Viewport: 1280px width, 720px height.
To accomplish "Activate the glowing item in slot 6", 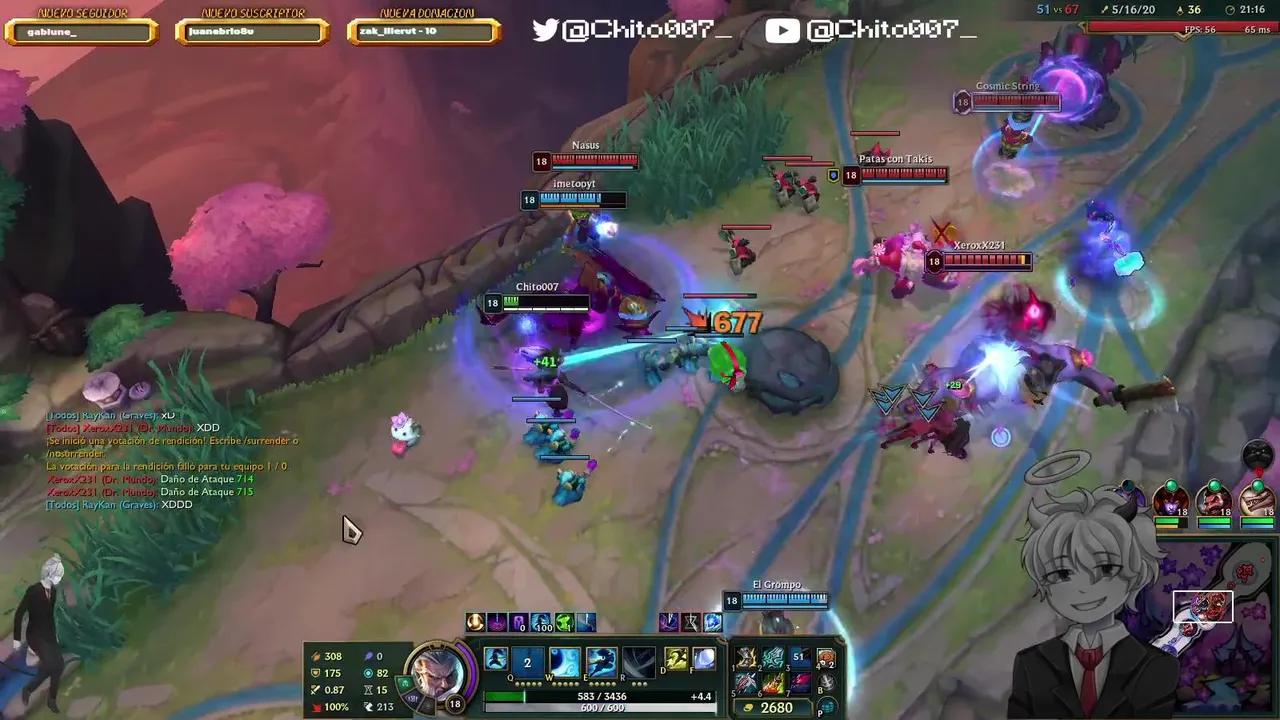I will (x=773, y=682).
